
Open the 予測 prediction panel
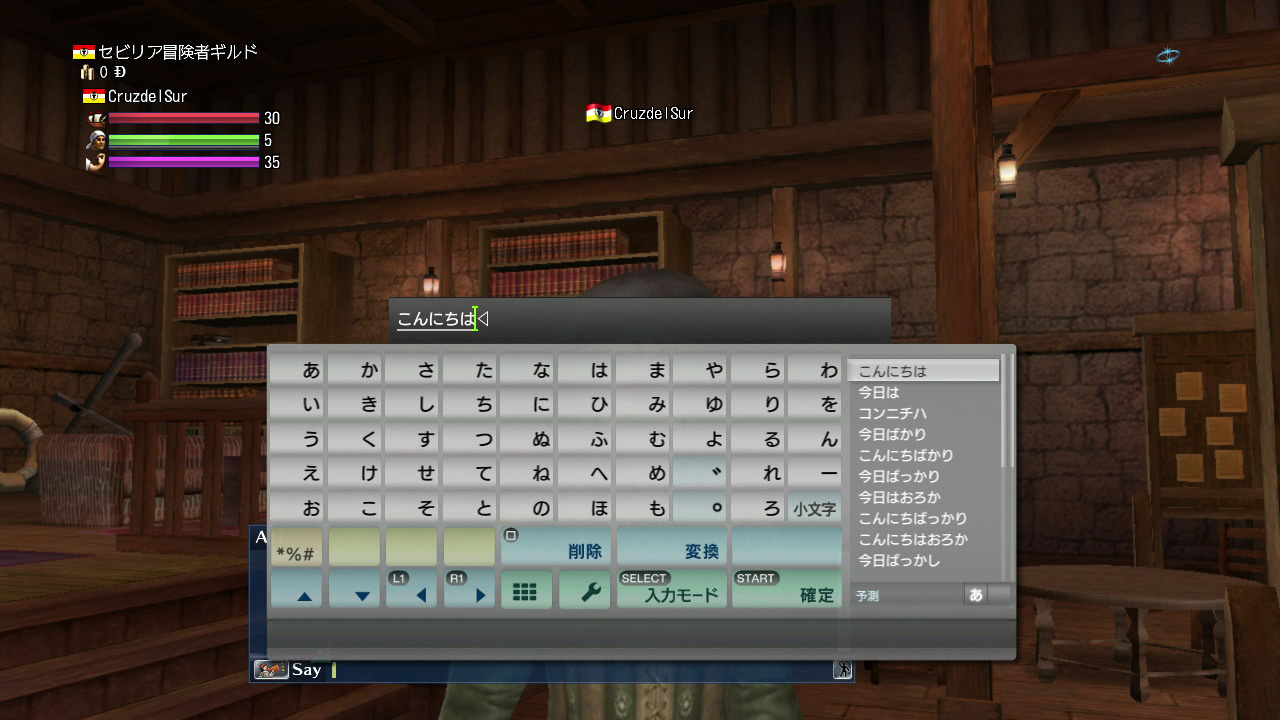(x=866, y=594)
